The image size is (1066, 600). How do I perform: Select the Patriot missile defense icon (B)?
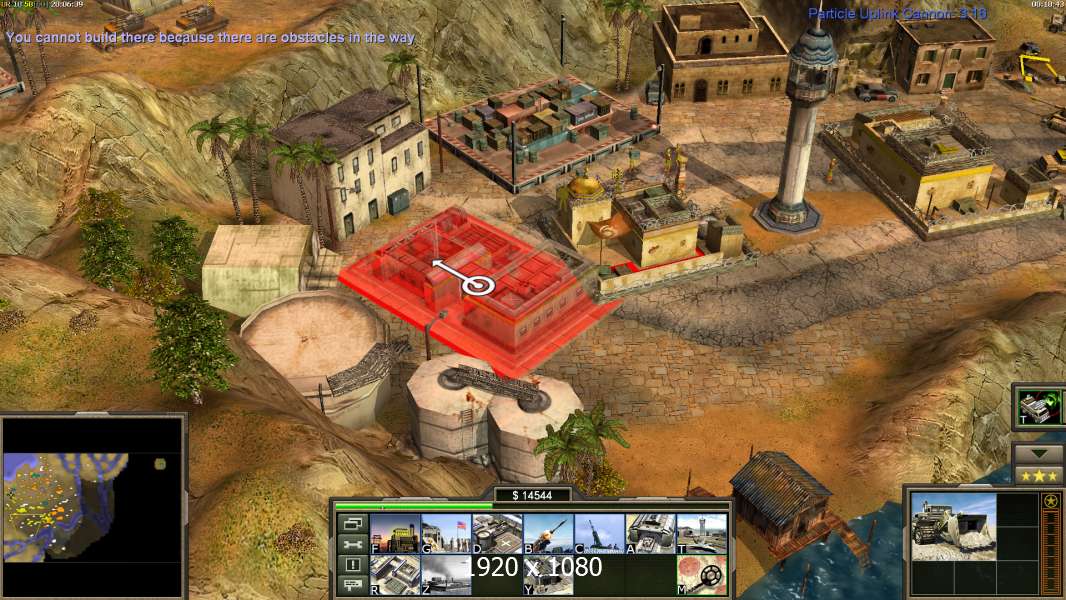(x=548, y=533)
